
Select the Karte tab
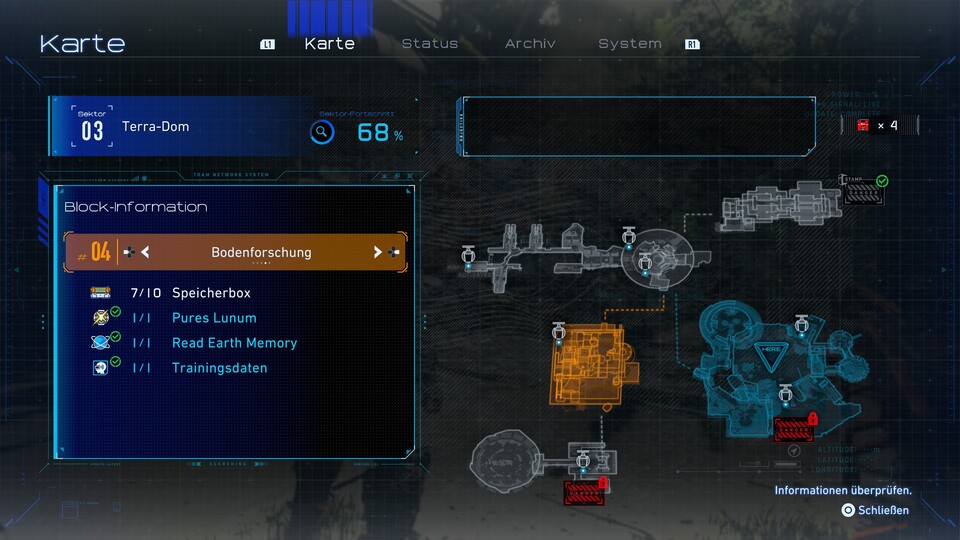point(329,44)
